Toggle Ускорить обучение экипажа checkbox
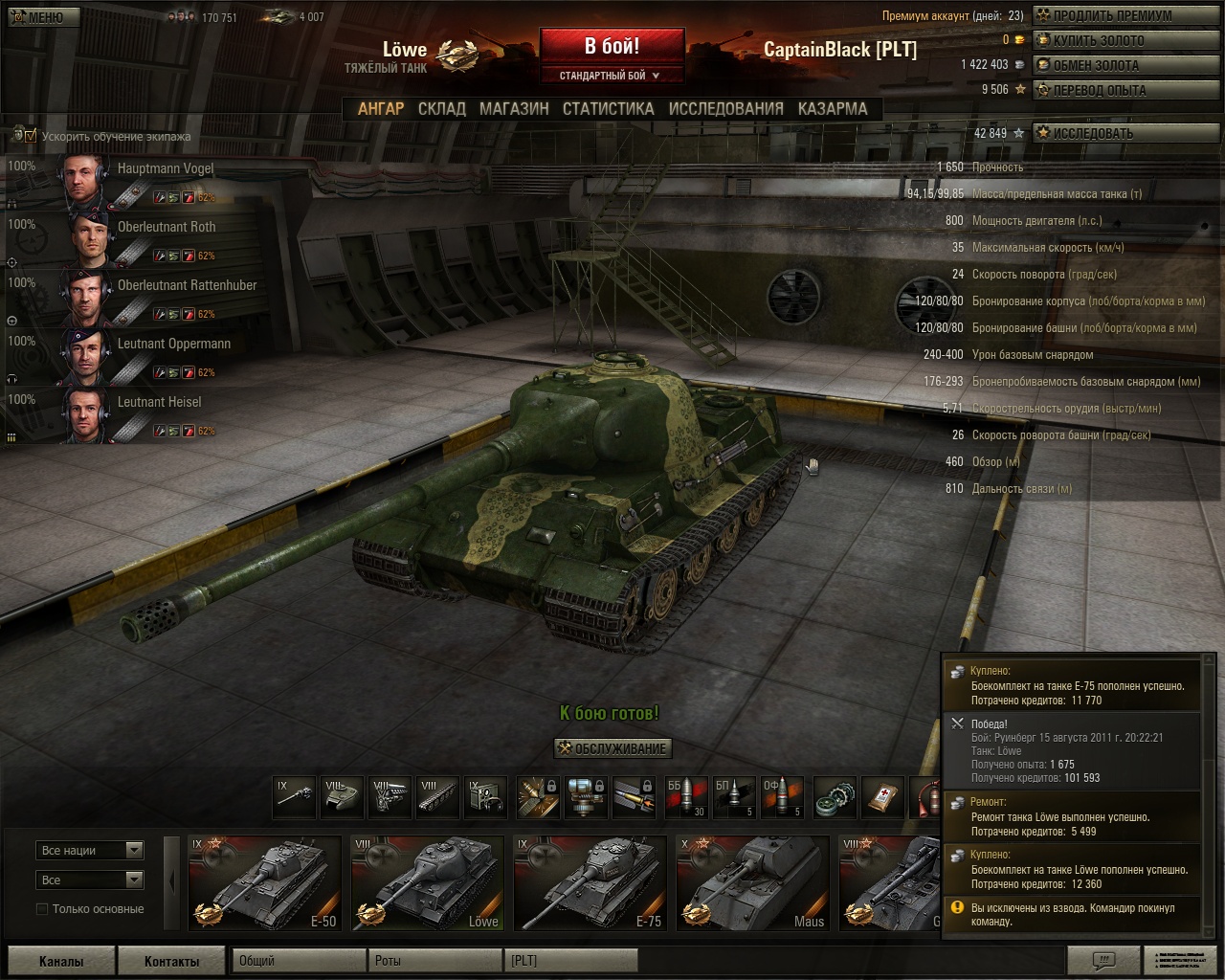Screen dimensions: 1225x980 (31, 136)
